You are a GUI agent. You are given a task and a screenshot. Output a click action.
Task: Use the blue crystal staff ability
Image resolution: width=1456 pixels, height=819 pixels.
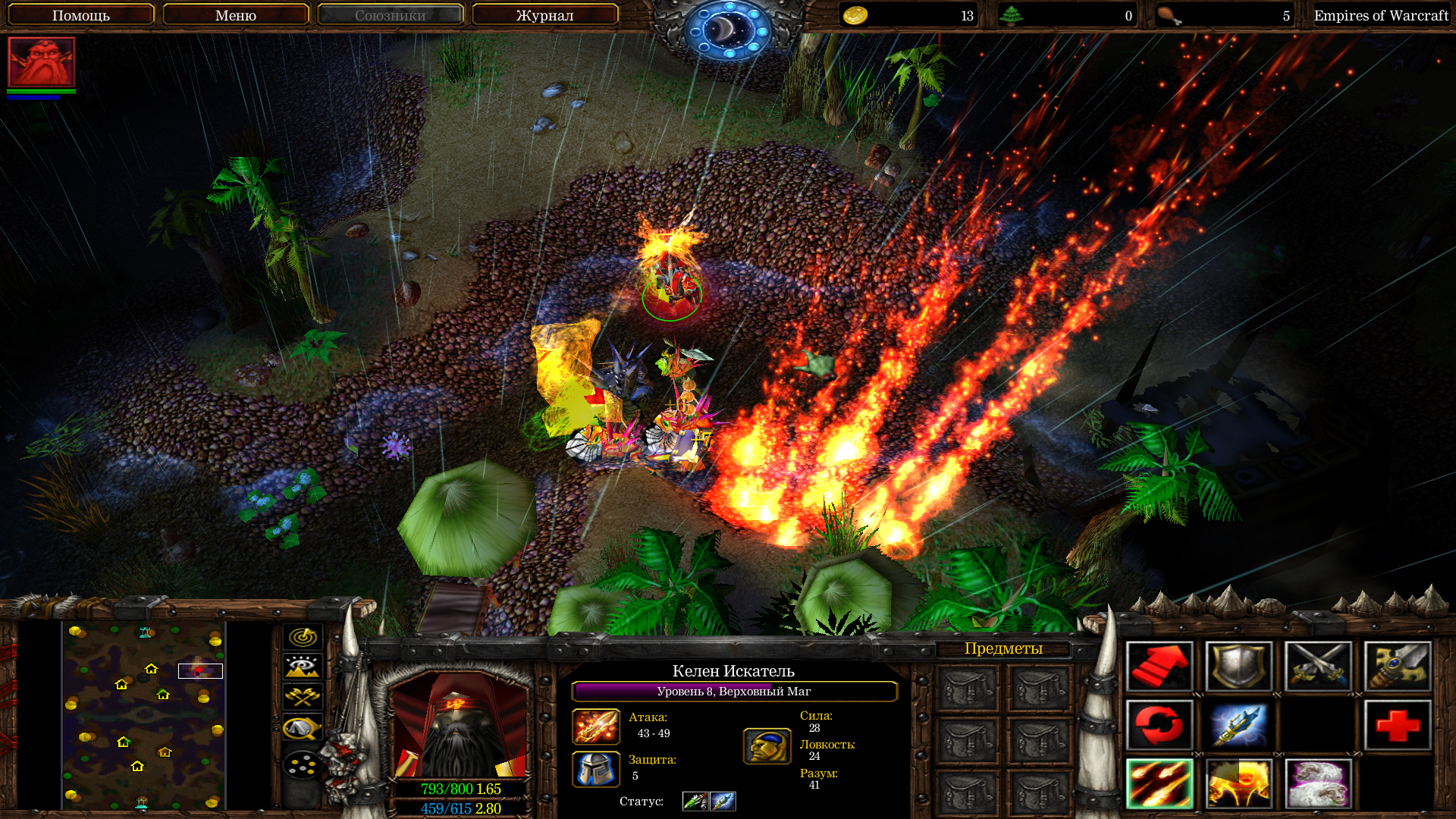tap(1238, 725)
